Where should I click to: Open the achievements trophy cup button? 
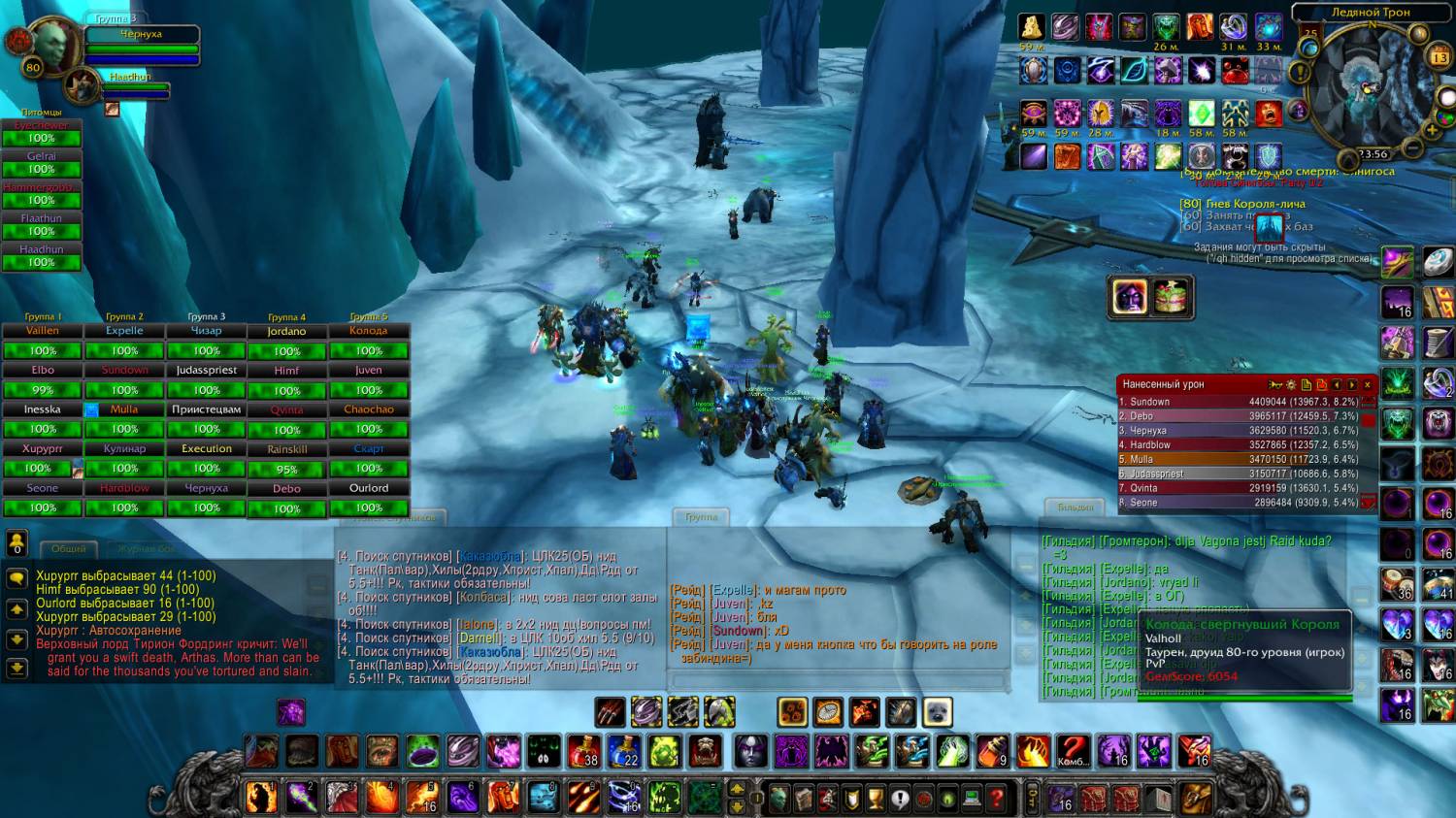[x=876, y=799]
